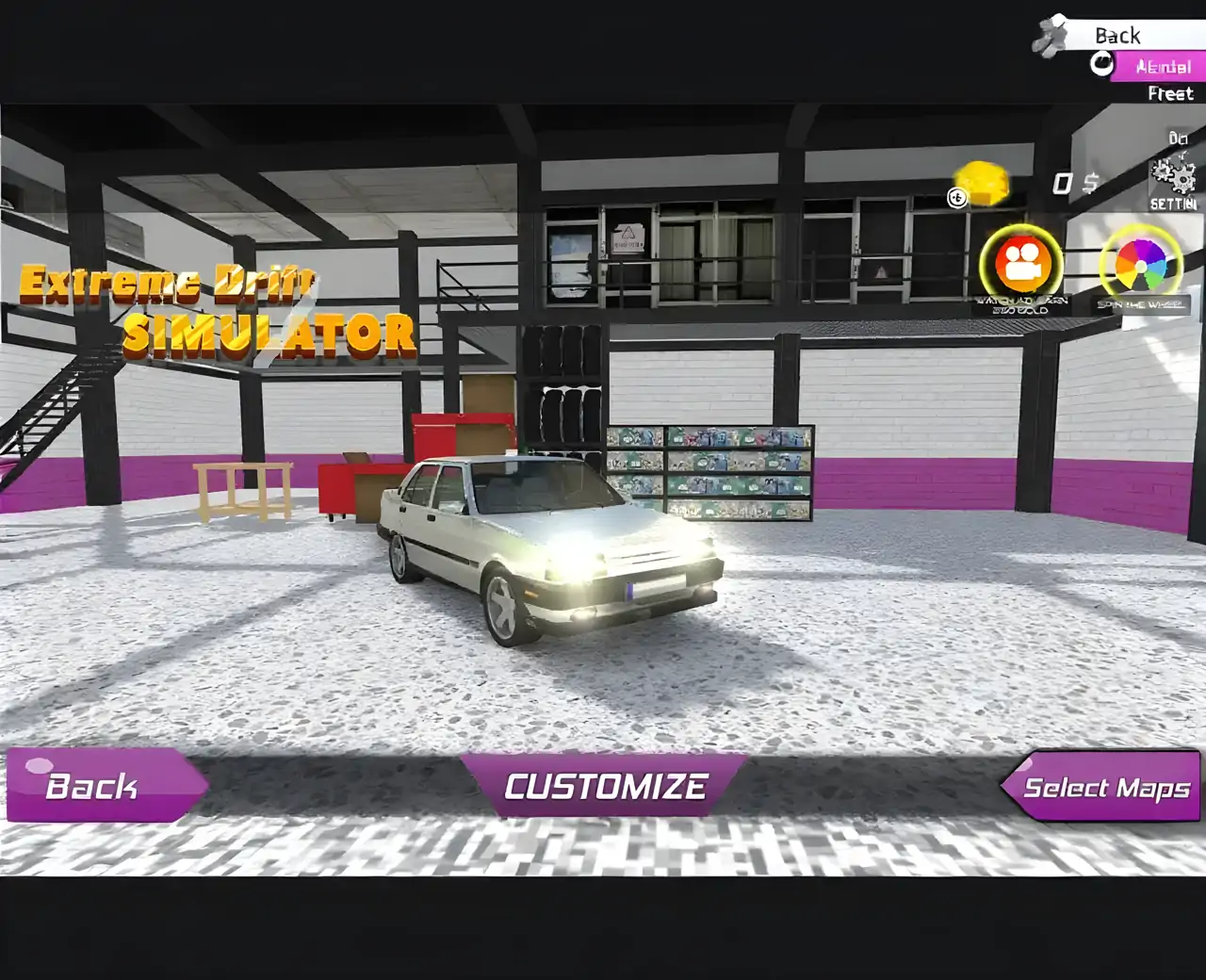Open Select Maps
1206x980 pixels.
pos(1102,787)
